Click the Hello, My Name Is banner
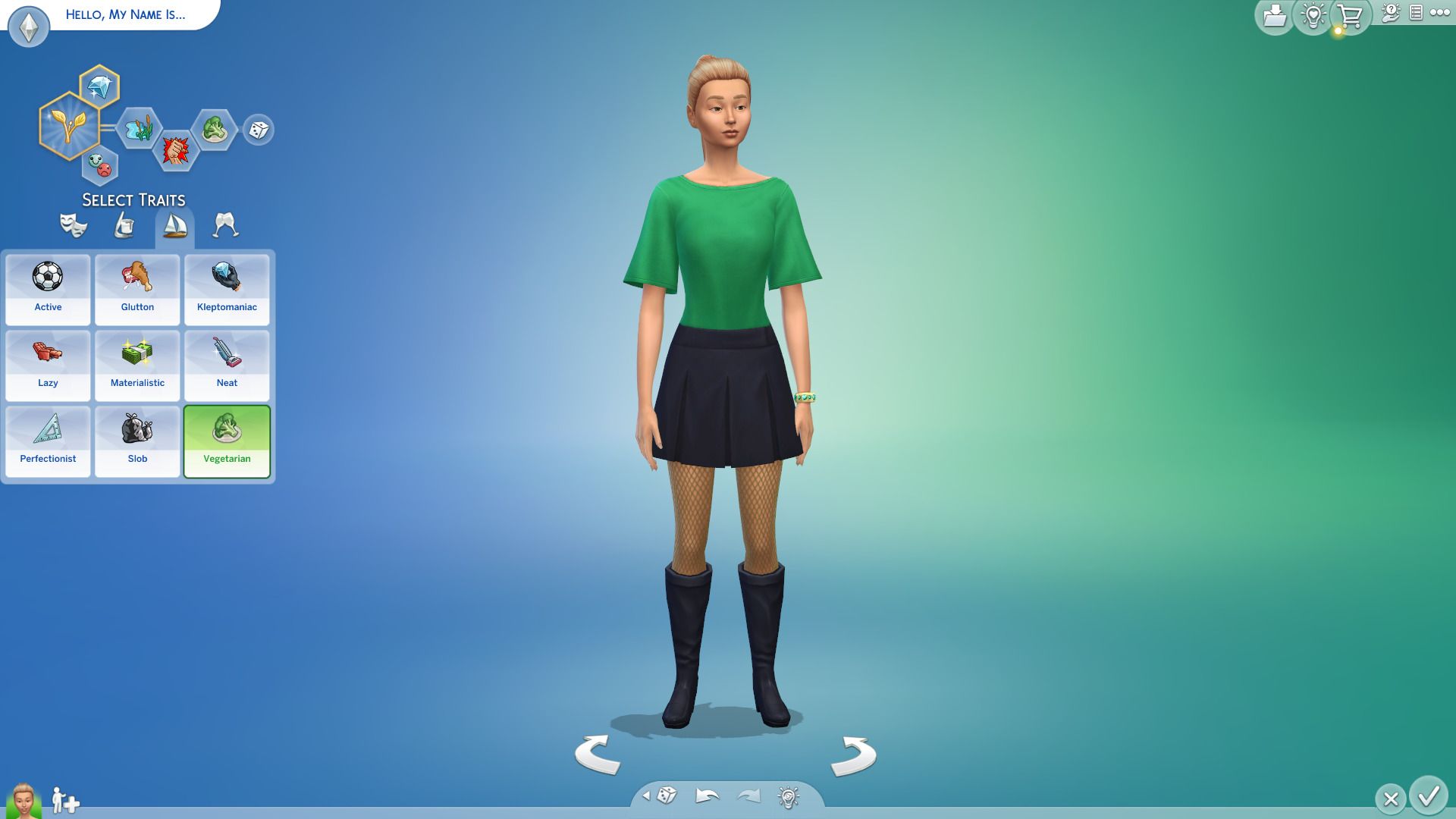Screen dimensions: 1456x819 [x=126, y=14]
